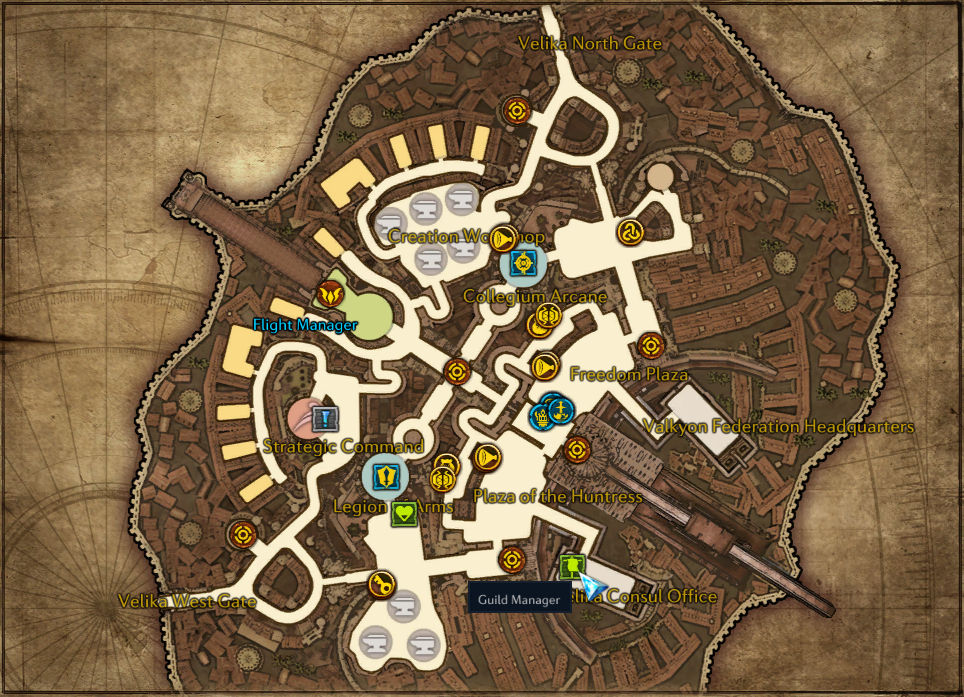This screenshot has width=964, height=697.
Task: Select the blue Collegium Arcane marker
Action: [522, 263]
